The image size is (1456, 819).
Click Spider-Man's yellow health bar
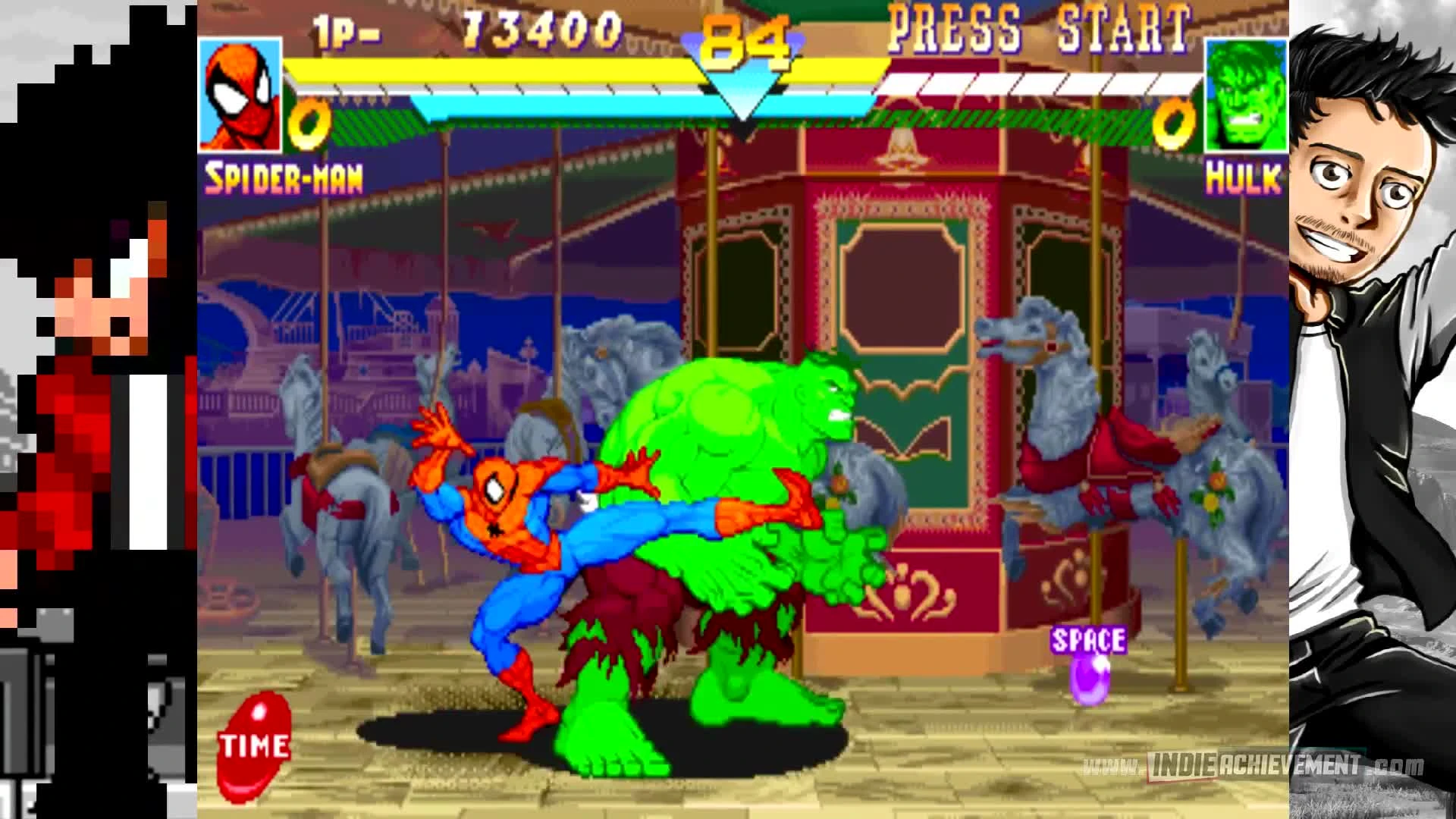click(531, 72)
